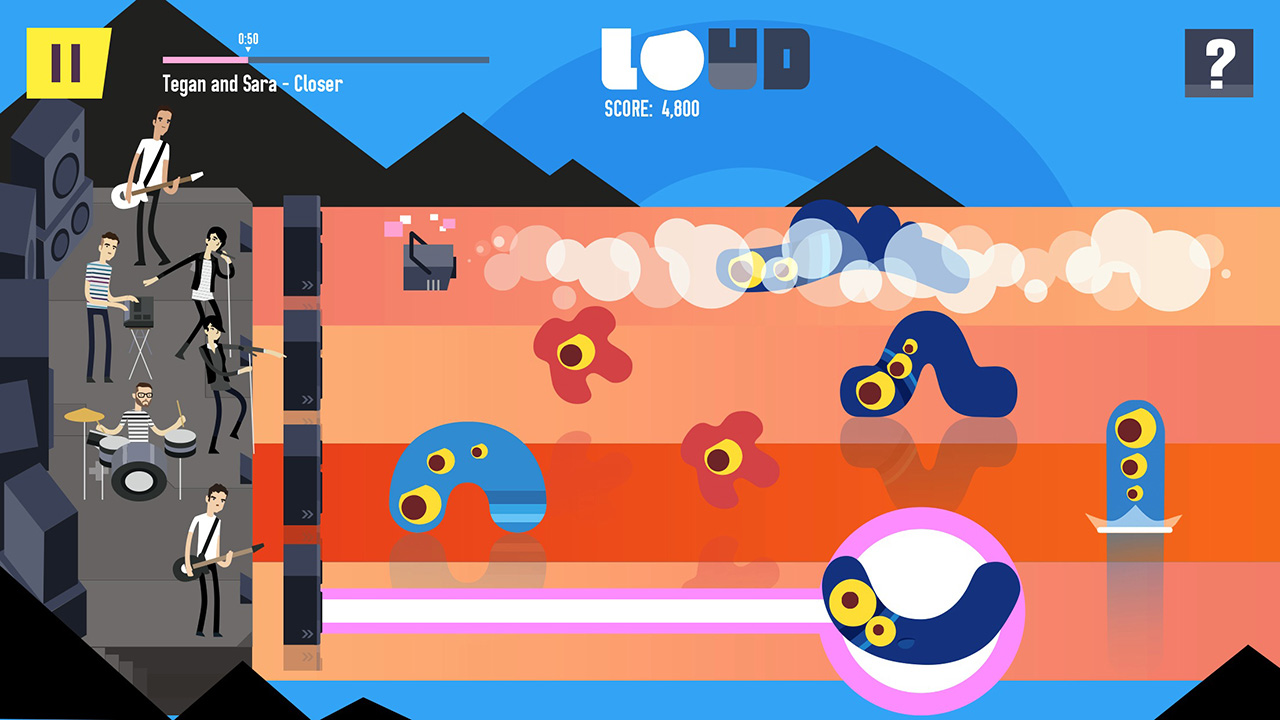
Task: Click the drummer behind the drum kit
Action: pos(139,400)
